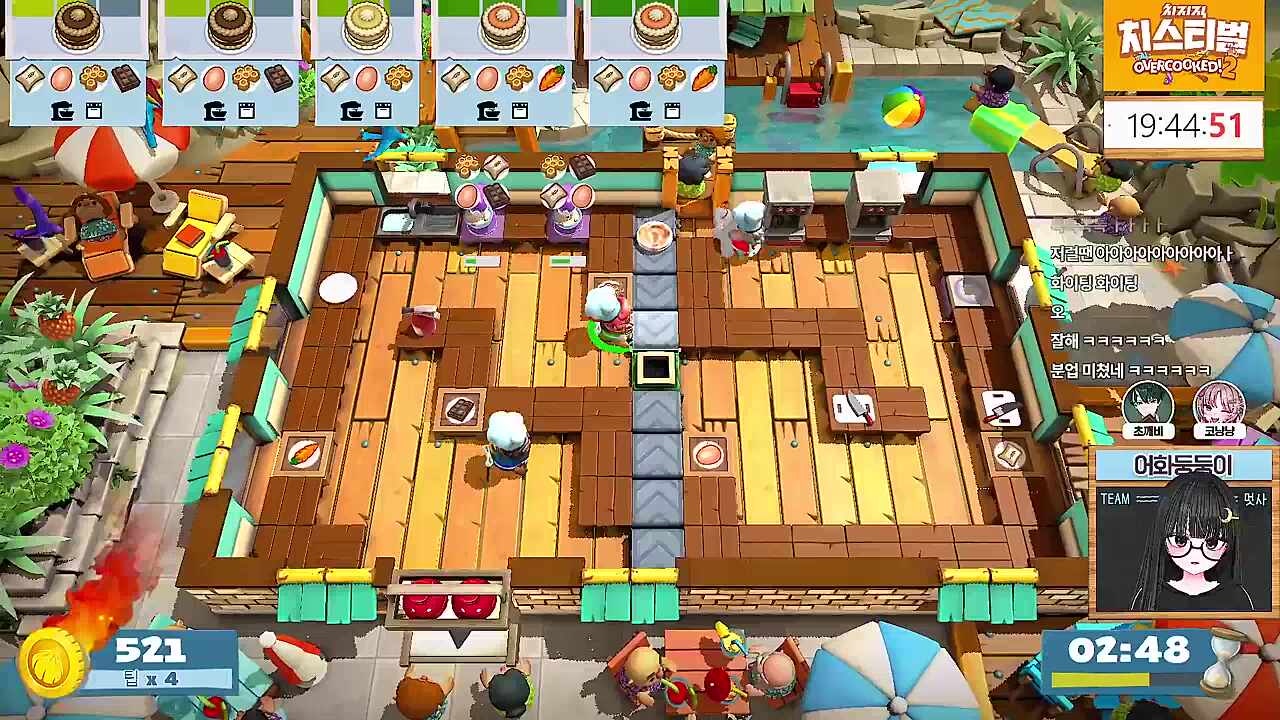The height and width of the screenshot is (720, 1280).
Task: Click the 초개비 teammate avatar
Action: pyautogui.click(x=1147, y=406)
